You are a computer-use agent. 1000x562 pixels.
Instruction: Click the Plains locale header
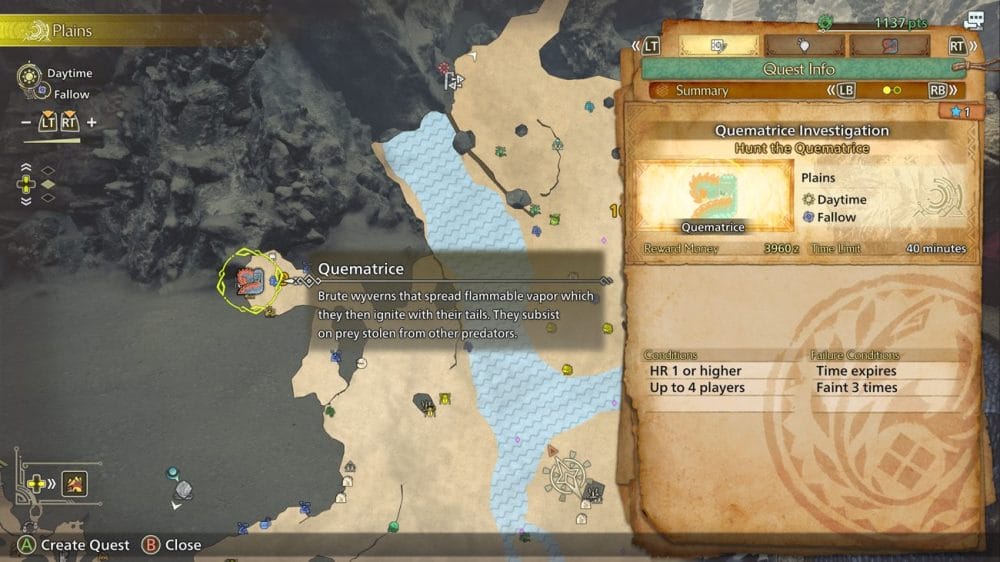pyautogui.click(x=70, y=31)
